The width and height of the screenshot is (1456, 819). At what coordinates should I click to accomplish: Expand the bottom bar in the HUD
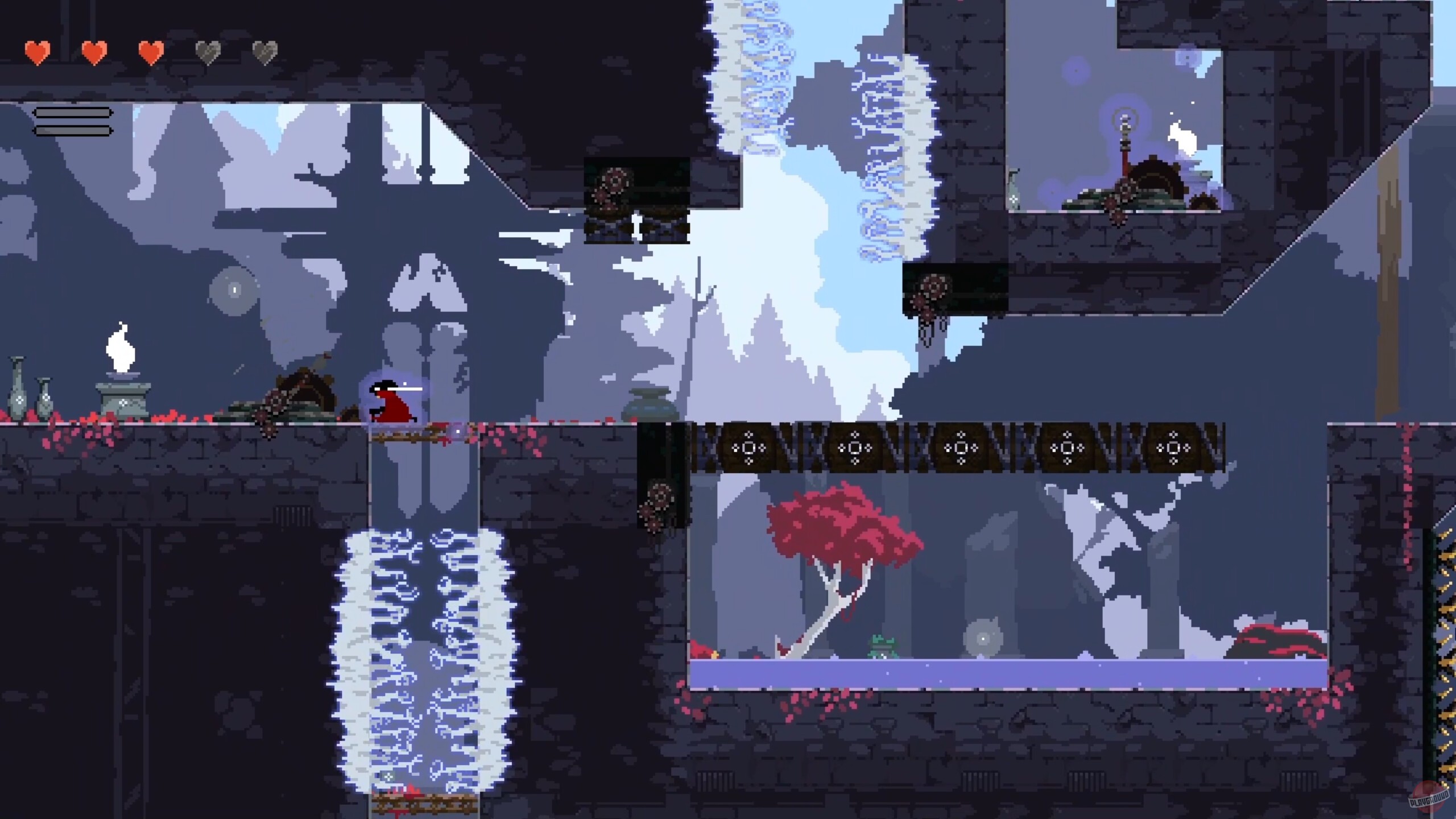point(73,130)
